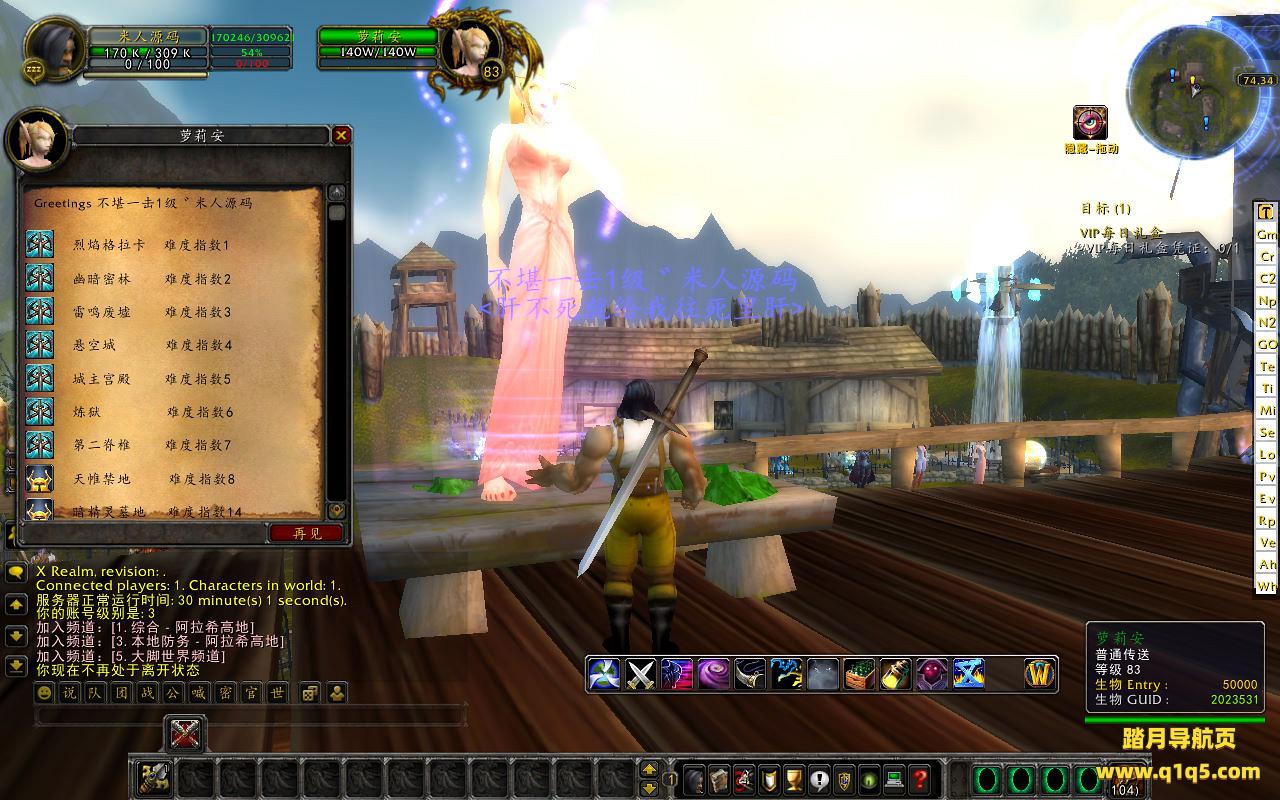Close the 萝莉安 gossip window

pyautogui.click(x=341, y=135)
